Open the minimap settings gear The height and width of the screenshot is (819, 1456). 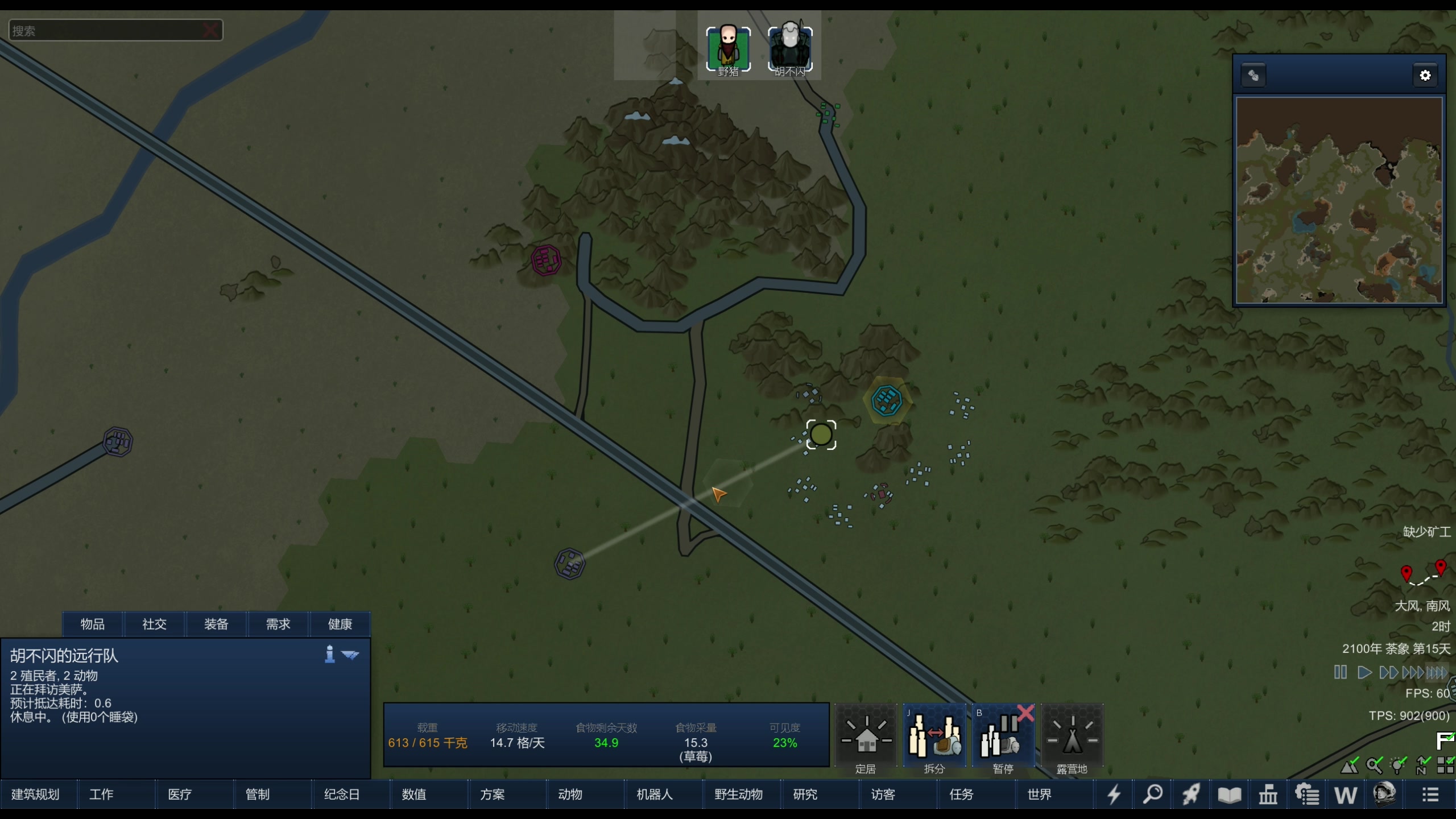(1425, 76)
